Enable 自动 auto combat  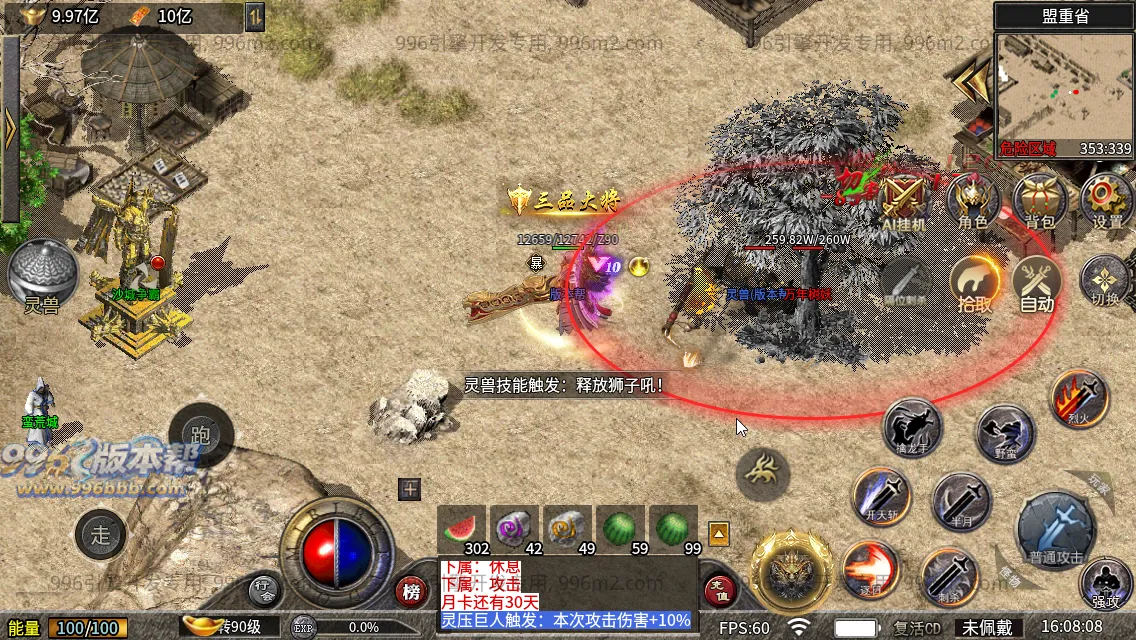(1038, 284)
